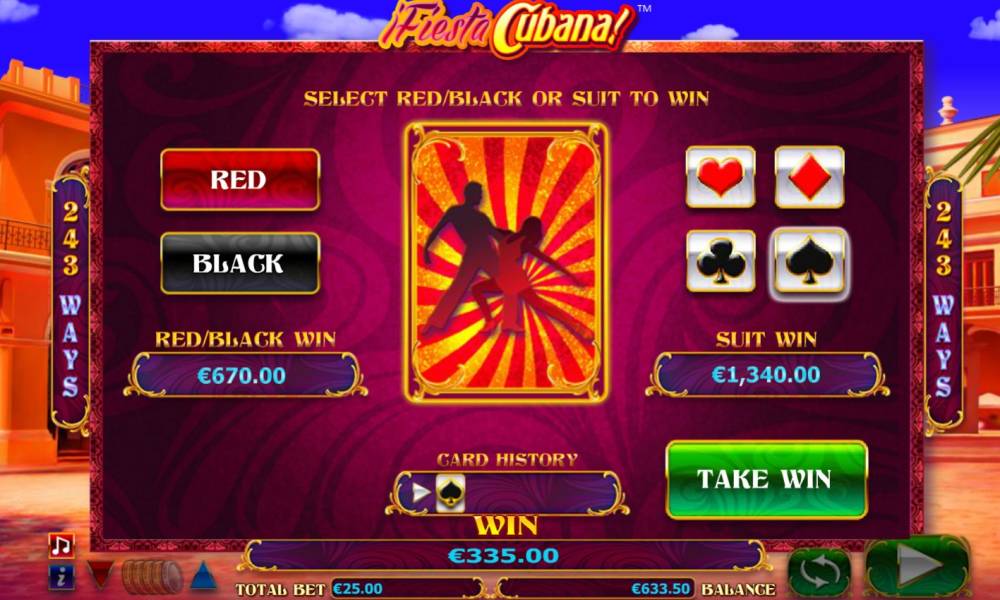Image resolution: width=1000 pixels, height=600 pixels.
Task: Select the hearts suit
Action: point(720,177)
